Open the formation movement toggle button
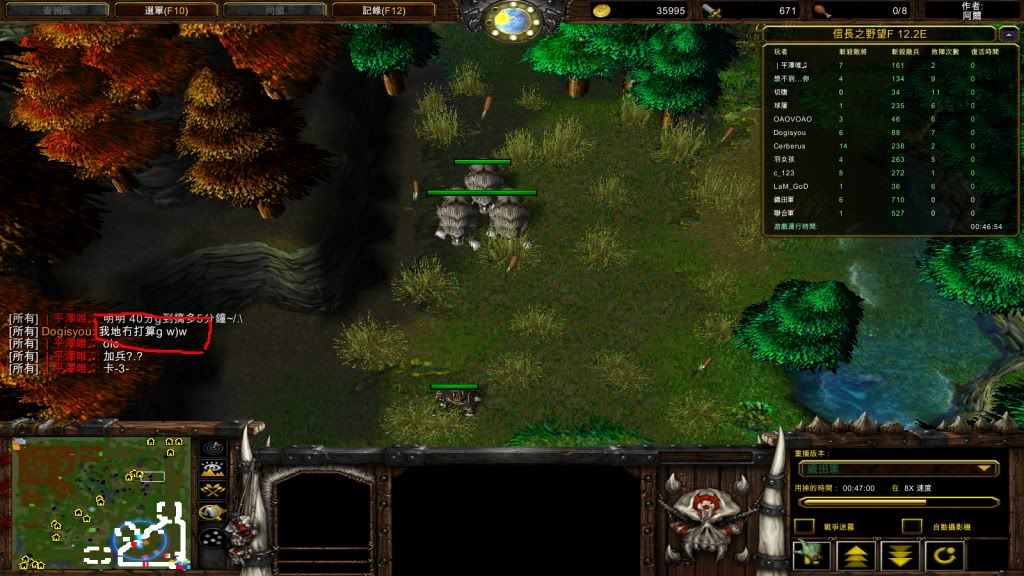The image size is (1024, 576). point(212,537)
